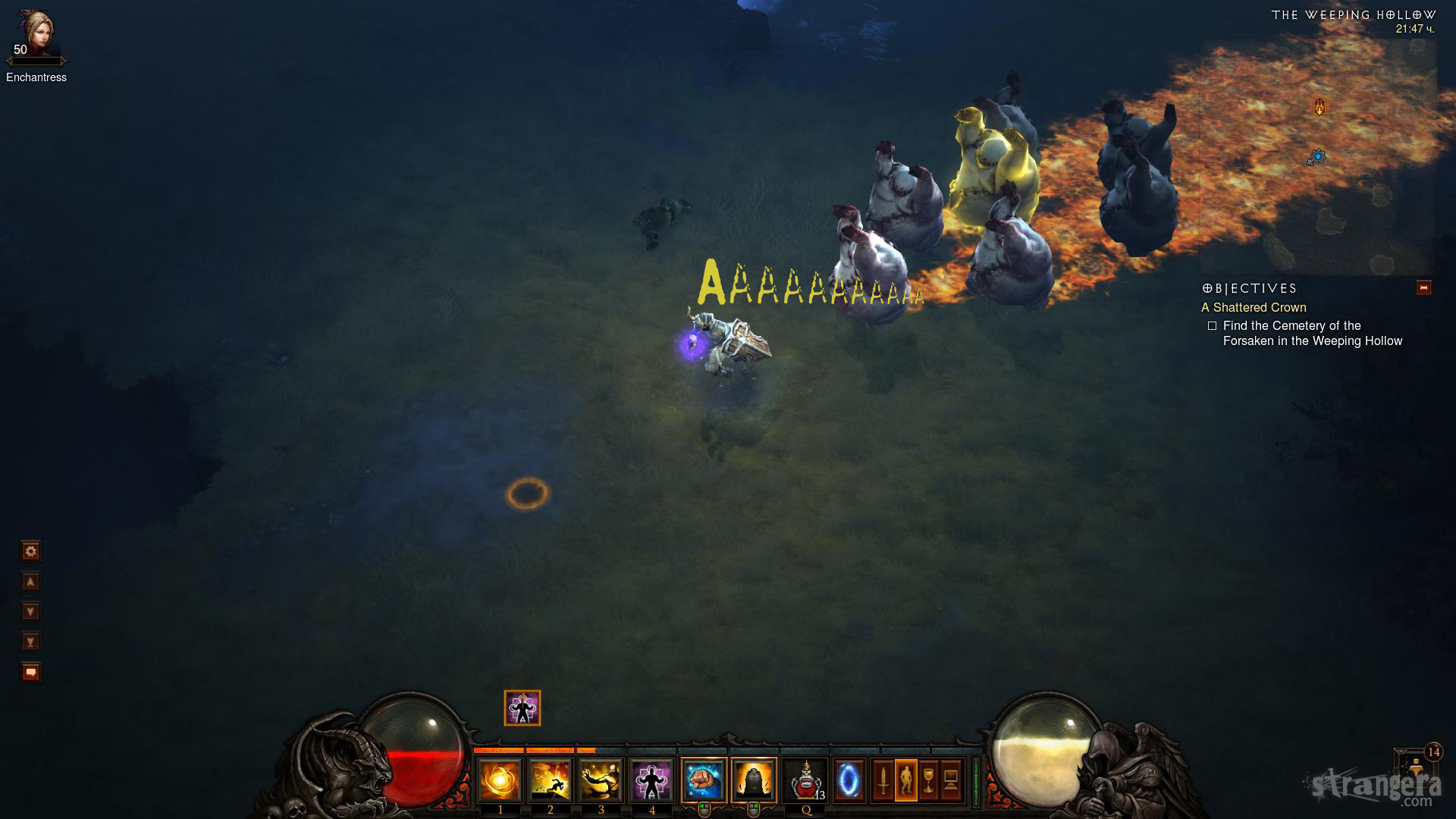Click the active purple mantra buff icon
The height and width of the screenshot is (819, 1456).
[522, 708]
